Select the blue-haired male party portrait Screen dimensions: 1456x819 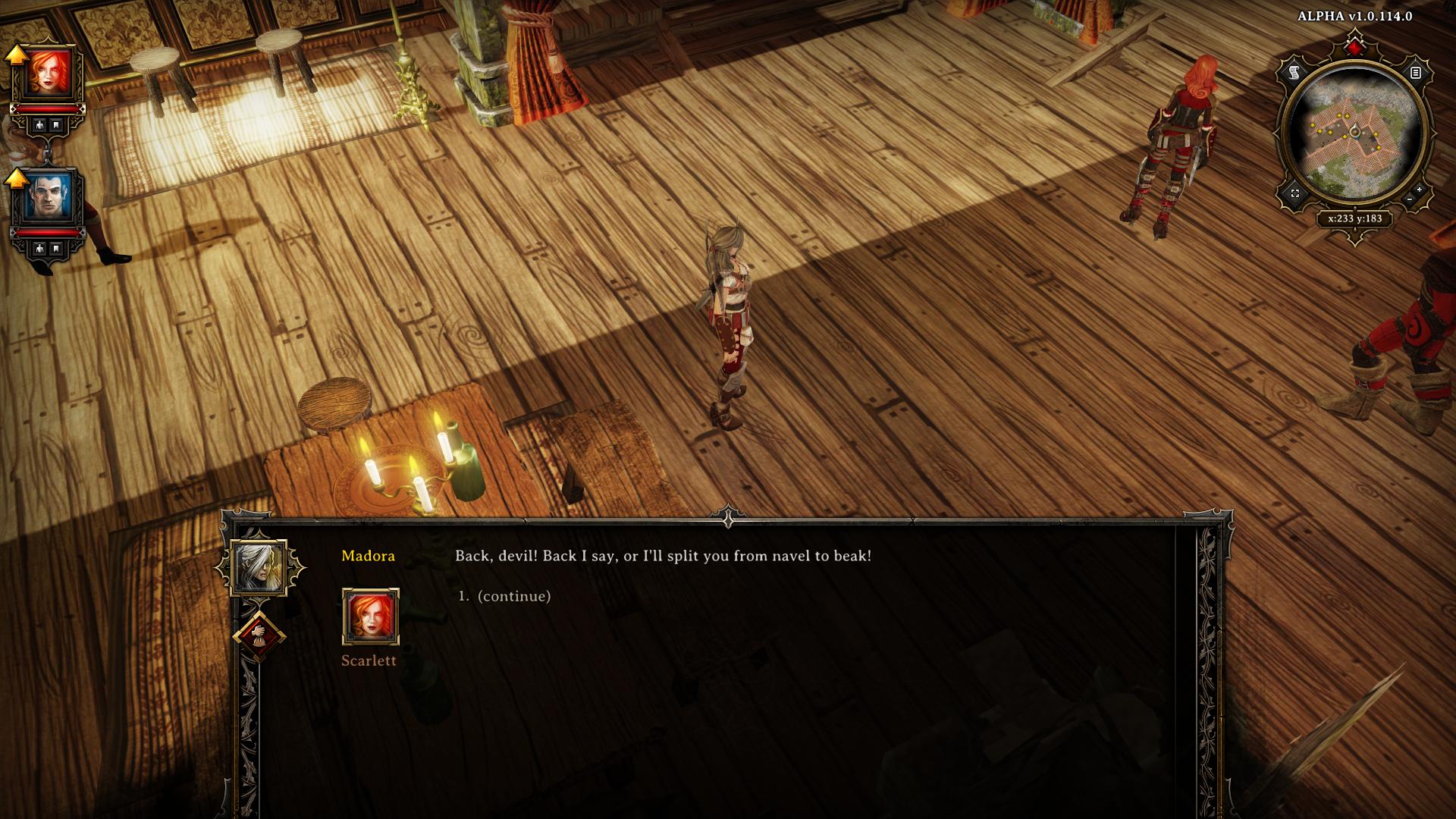(50, 196)
